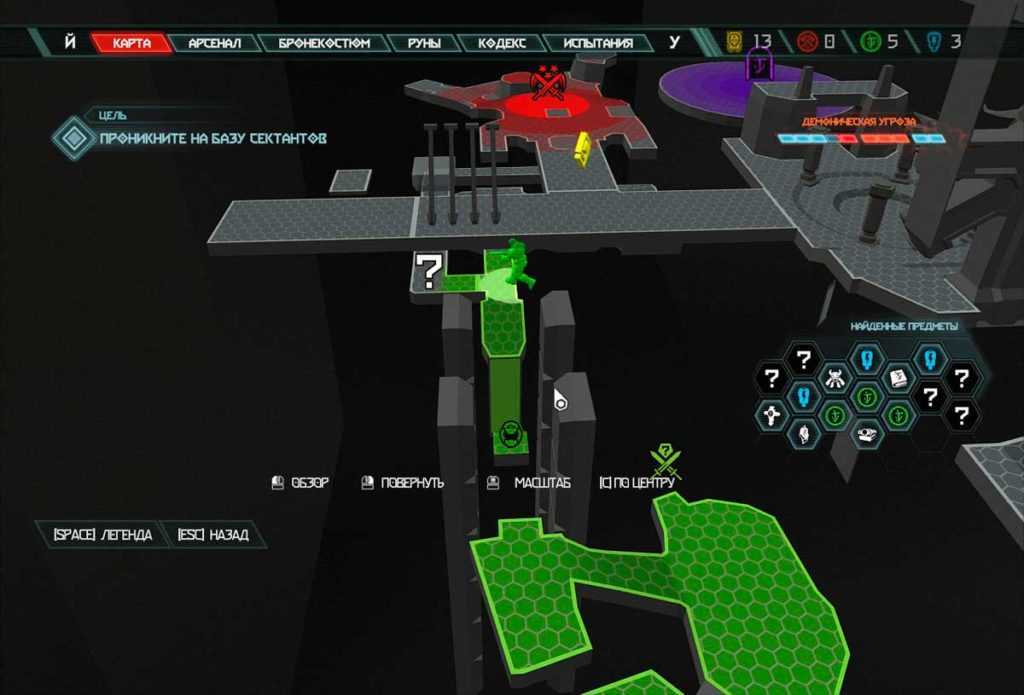Open the map Легенда
Screen dimensions: 1024x695
click(102, 535)
